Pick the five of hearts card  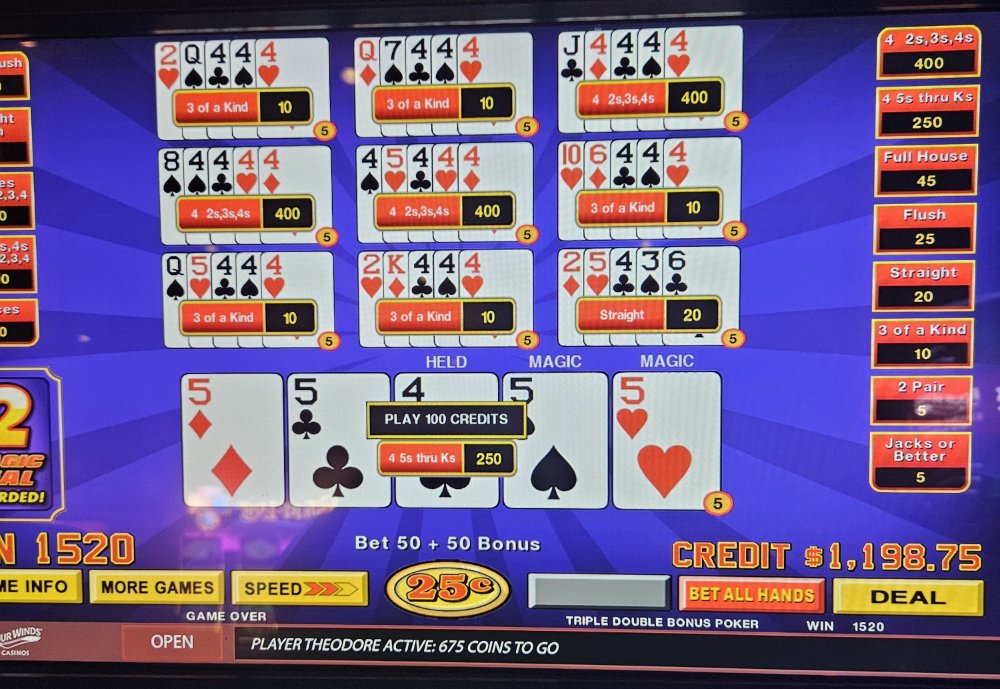[665, 440]
